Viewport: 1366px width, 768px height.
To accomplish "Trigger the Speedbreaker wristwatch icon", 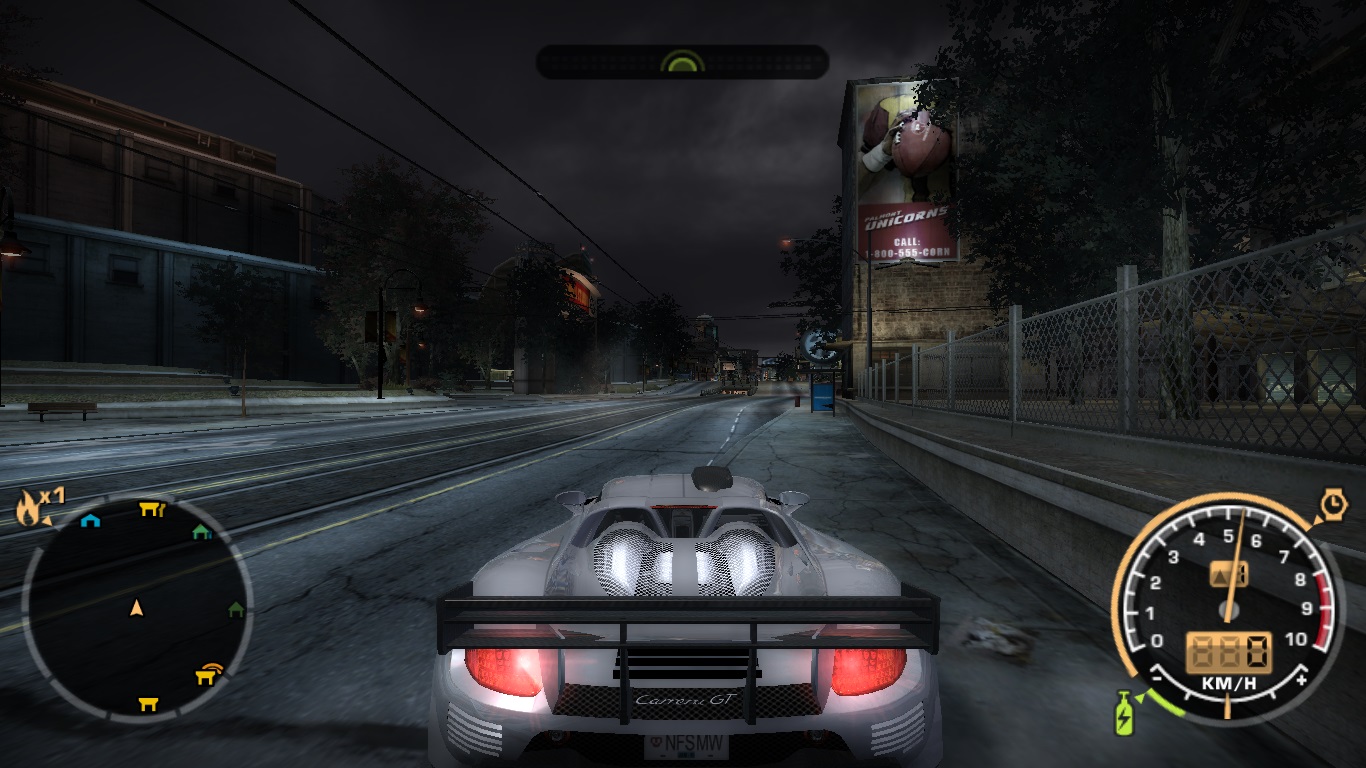I will click(x=1333, y=505).
